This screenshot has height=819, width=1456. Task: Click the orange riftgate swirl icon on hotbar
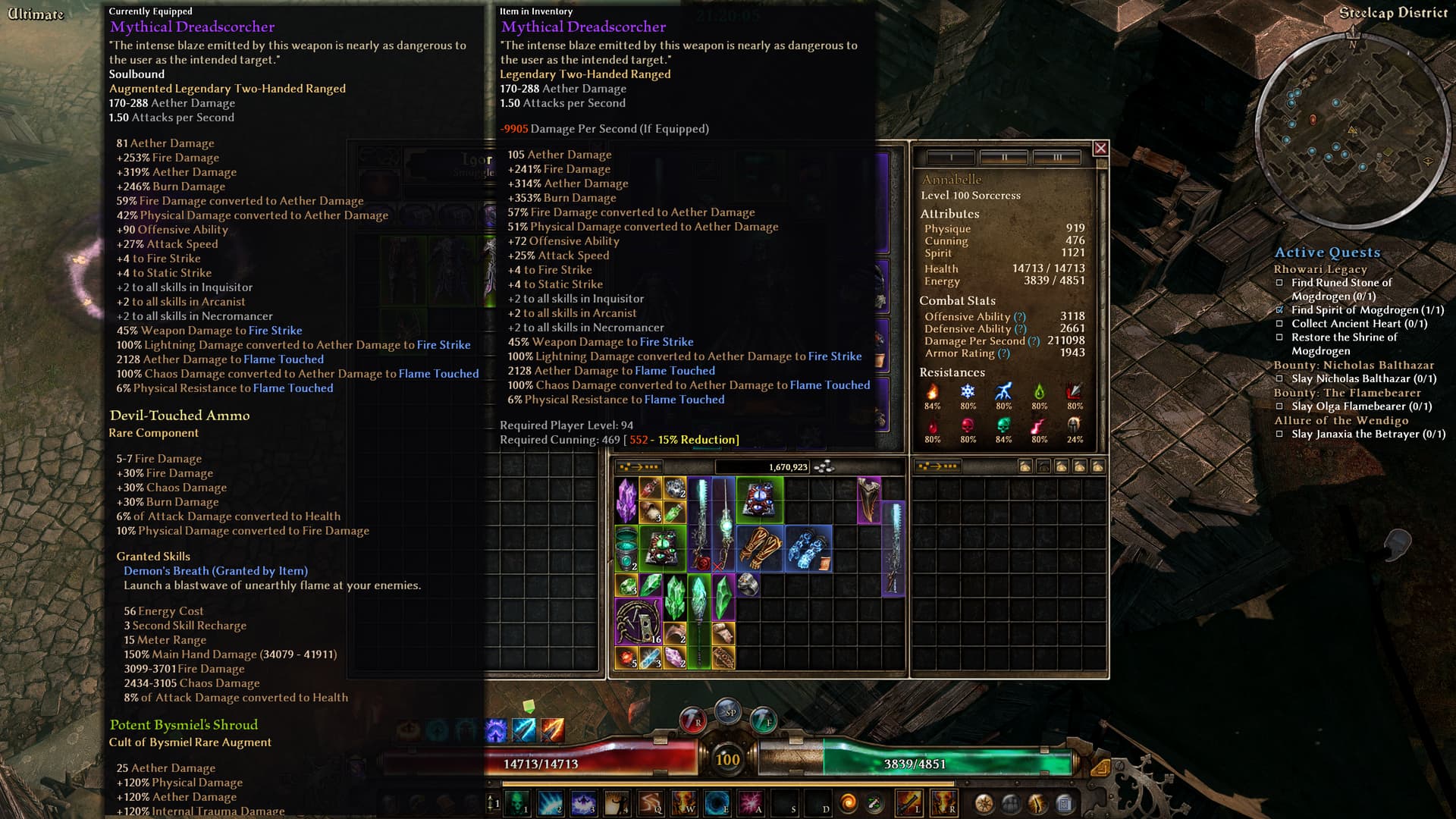849,804
